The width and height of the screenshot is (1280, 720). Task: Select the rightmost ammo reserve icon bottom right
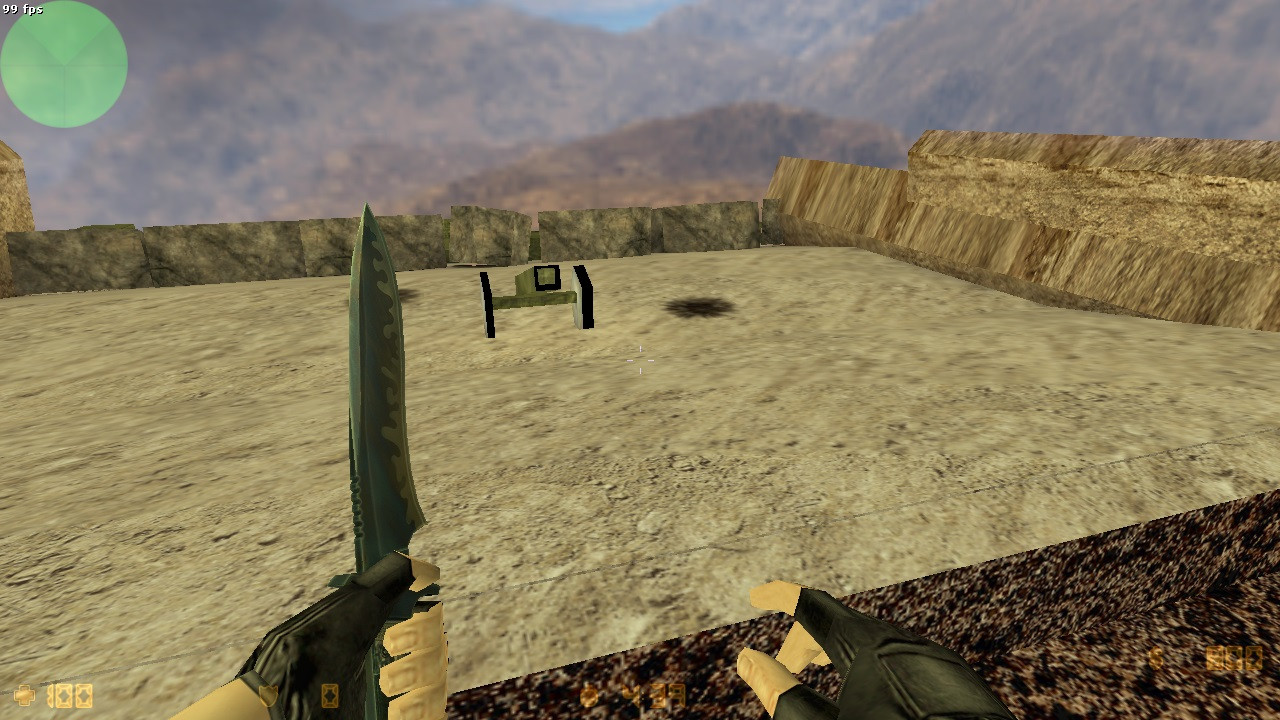click(1255, 656)
